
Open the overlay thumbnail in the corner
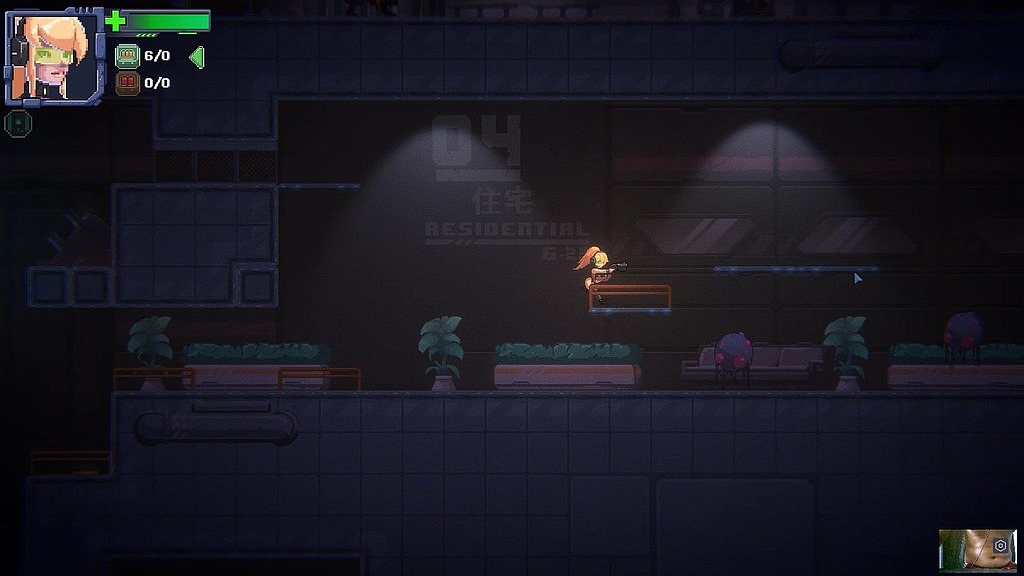(967, 548)
